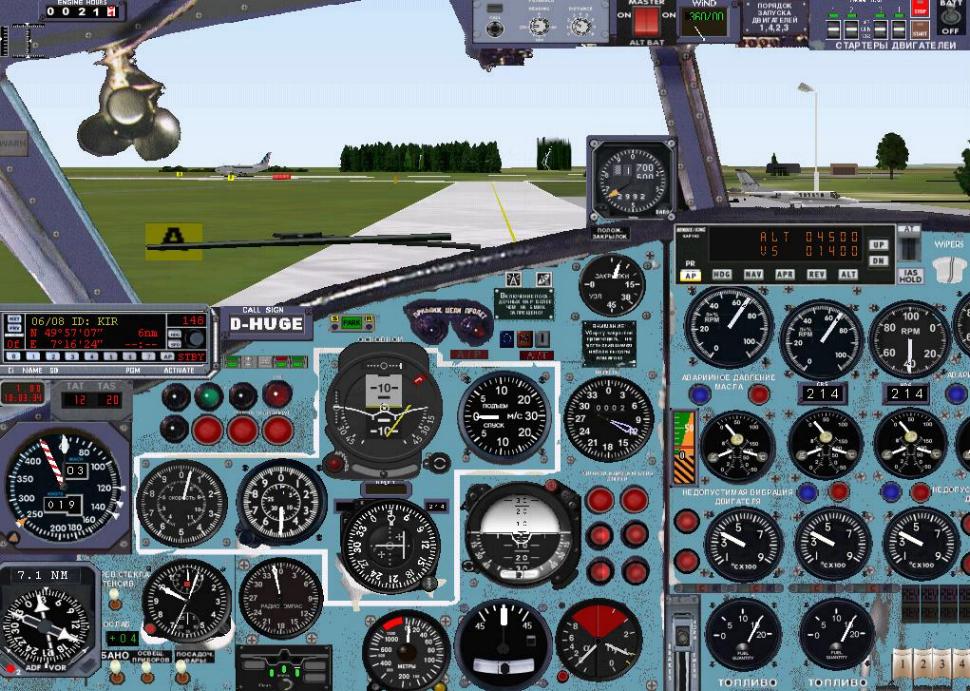The image size is (970, 691).
Task: Enable REV back-course mode
Action: click(816, 275)
